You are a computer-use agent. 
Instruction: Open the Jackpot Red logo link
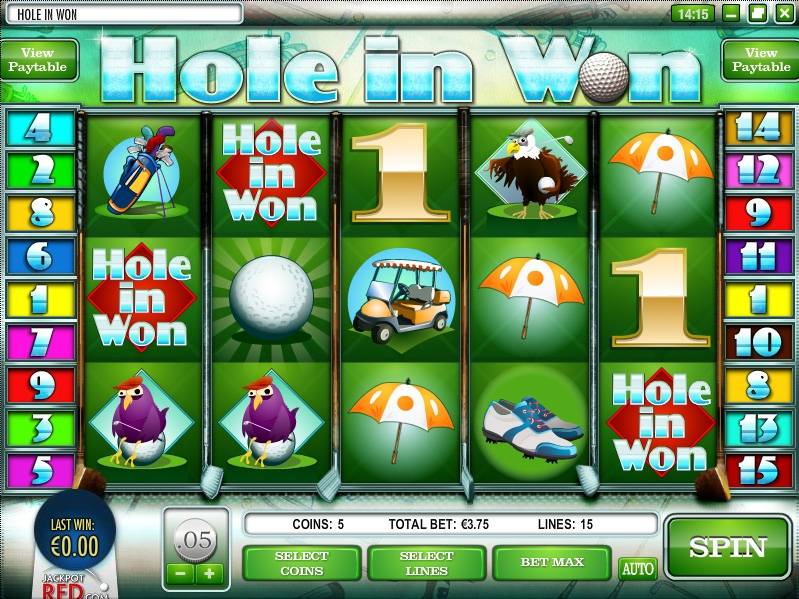tap(70, 583)
